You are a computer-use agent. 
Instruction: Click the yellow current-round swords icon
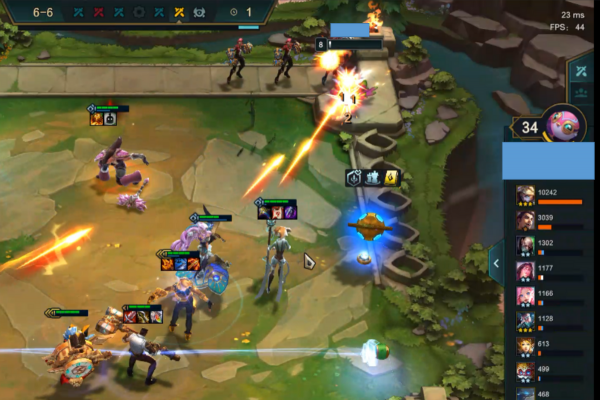(179, 12)
